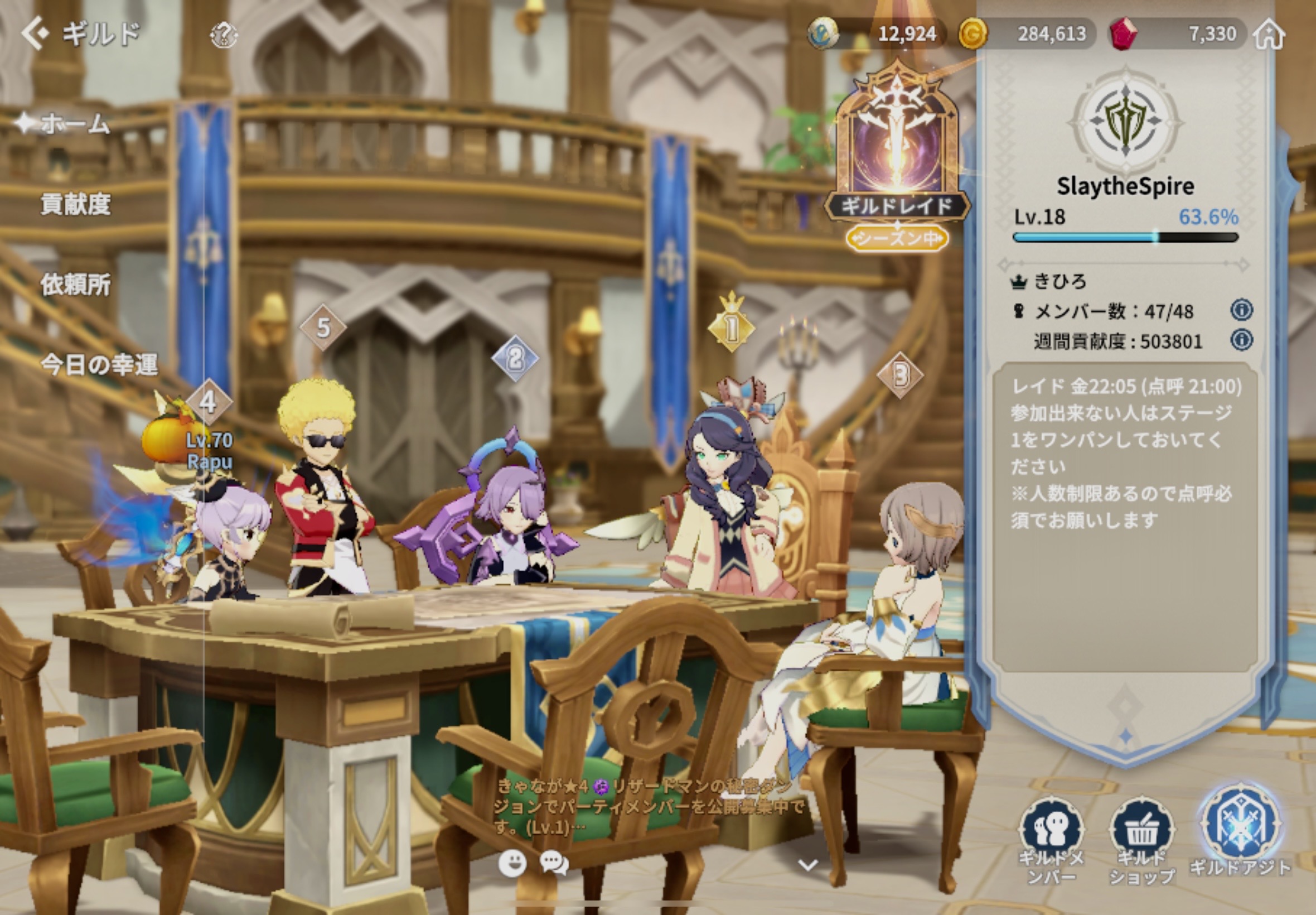The image size is (1316, 915).
Task: Go back using the guild back arrow
Action: [x=36, y=33]
